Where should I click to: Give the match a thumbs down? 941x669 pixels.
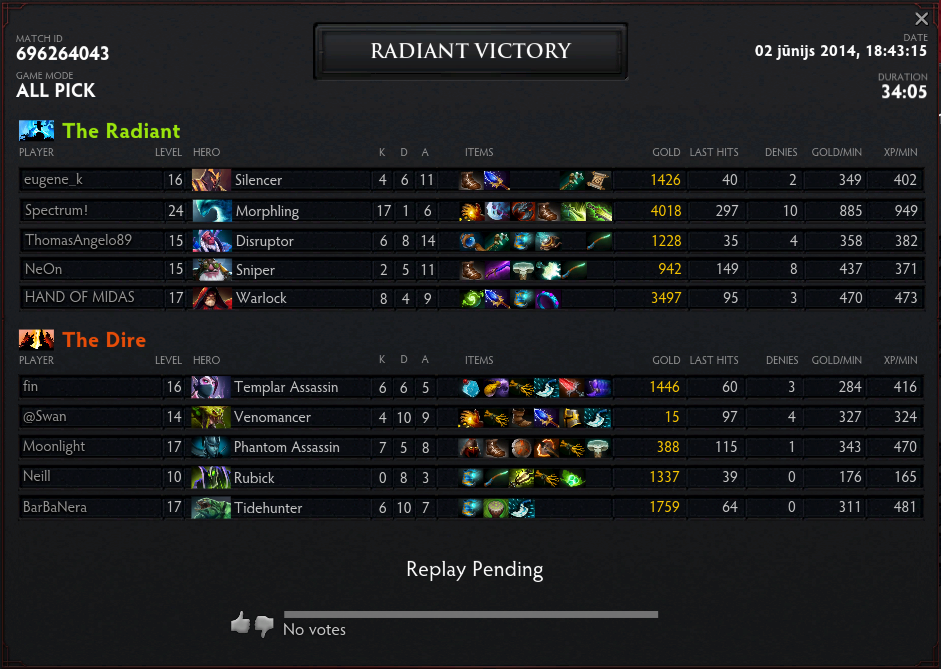264,626
